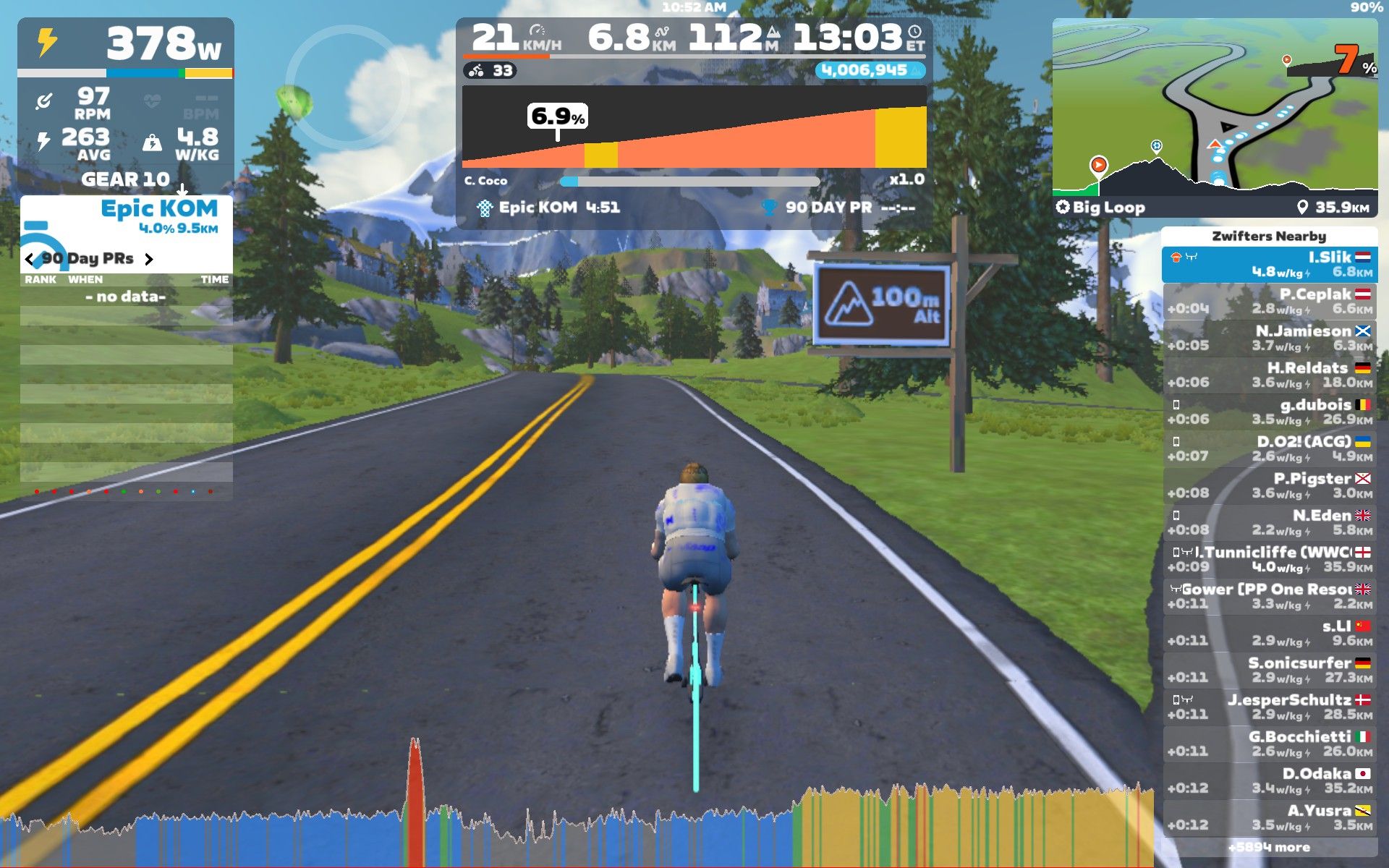1389x868 pixels.
Task: Pick G.Bocchietti from nearby riders
Action: pos(1270,744)
